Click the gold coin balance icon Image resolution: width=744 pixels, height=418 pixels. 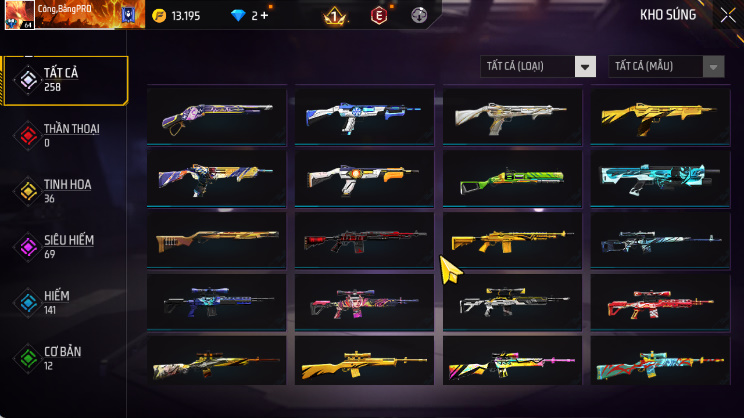coord(159,16)
